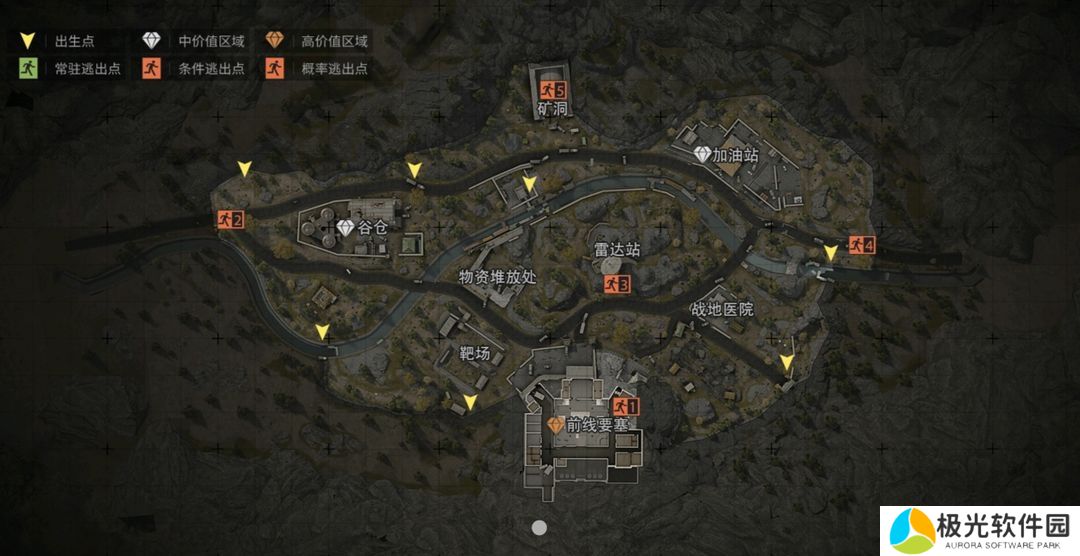Click the 靶场 location label
This screenshot has height=556, width=1080.
pos(475,353)
